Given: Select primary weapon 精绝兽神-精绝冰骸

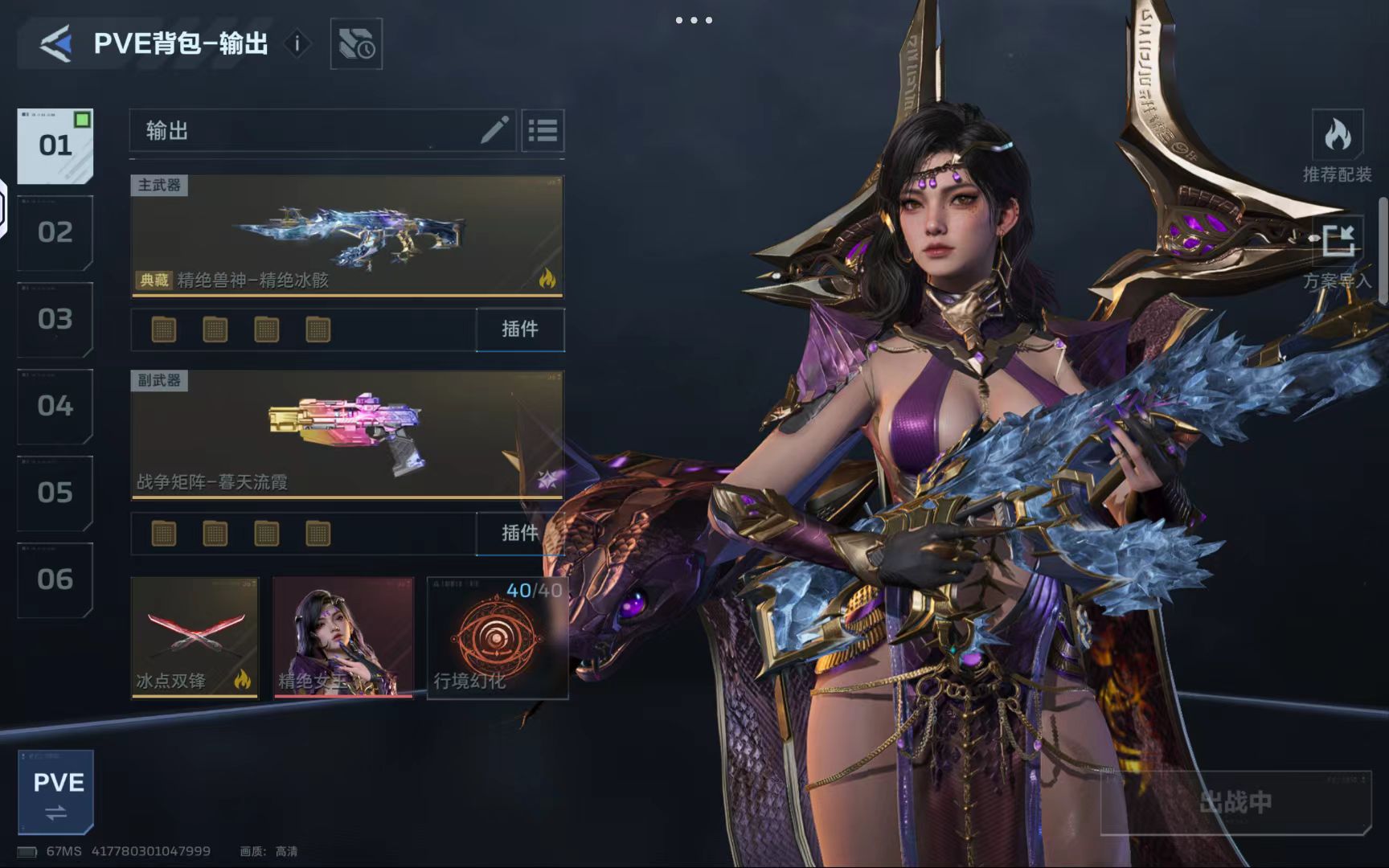Looking at the screenshot, I should tap(346, 236).
